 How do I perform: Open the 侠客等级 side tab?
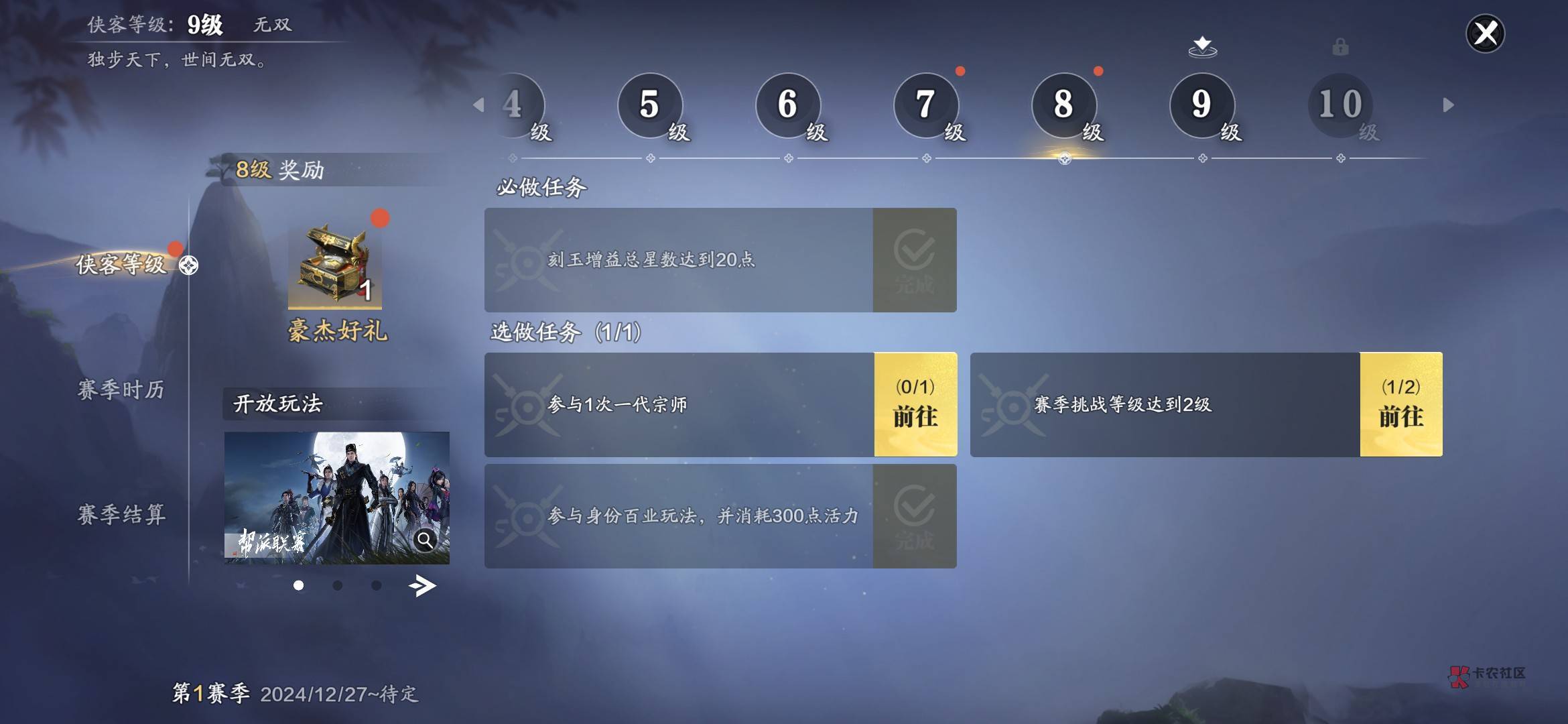point(121,264)
